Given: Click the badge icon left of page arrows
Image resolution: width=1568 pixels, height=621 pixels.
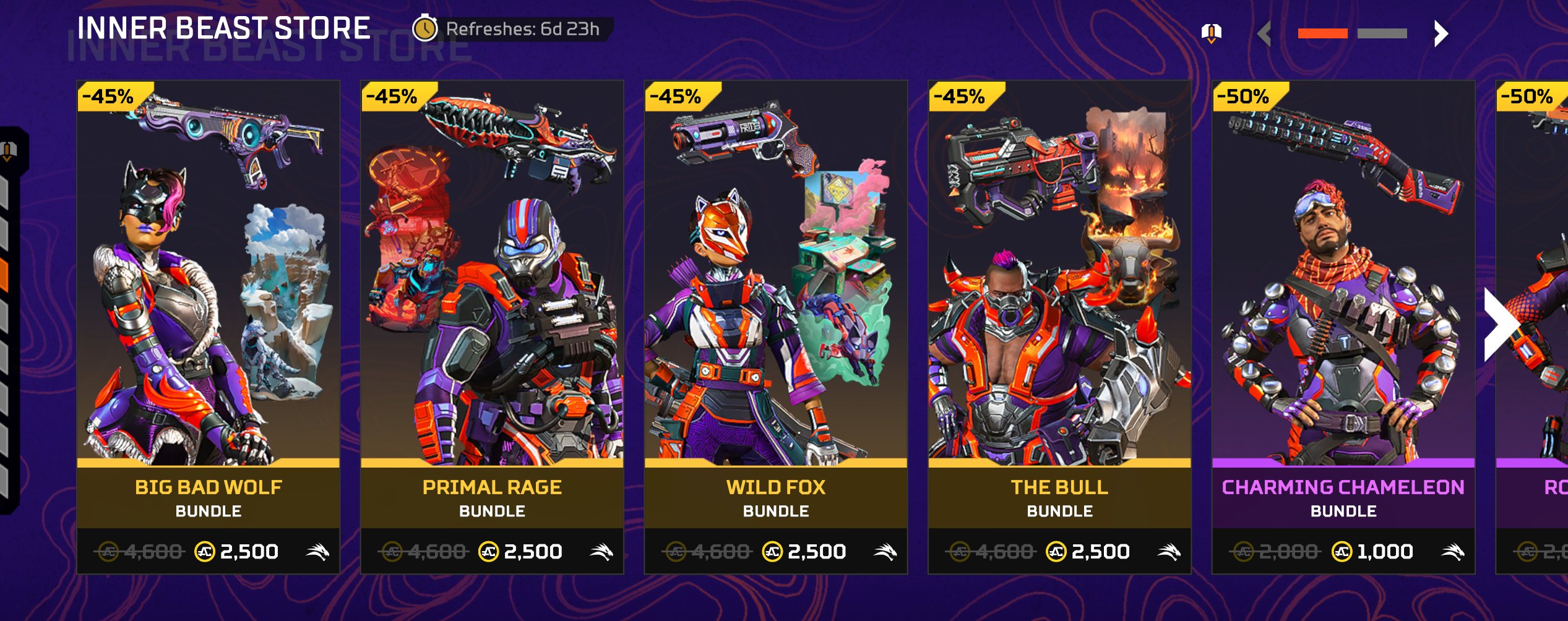Looking at the screenshot, I should click(1211, 32).
